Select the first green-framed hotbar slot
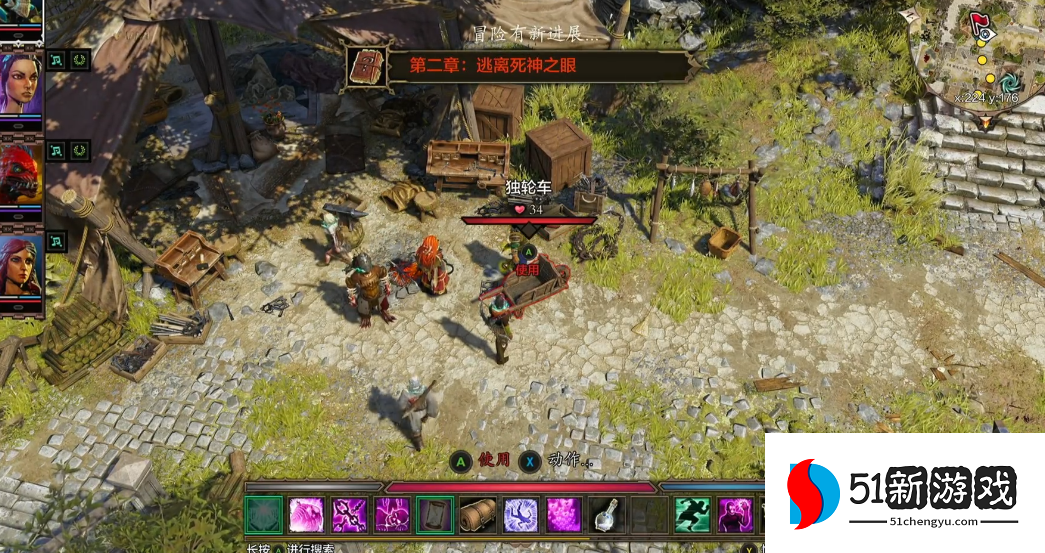 pos(264,515)
